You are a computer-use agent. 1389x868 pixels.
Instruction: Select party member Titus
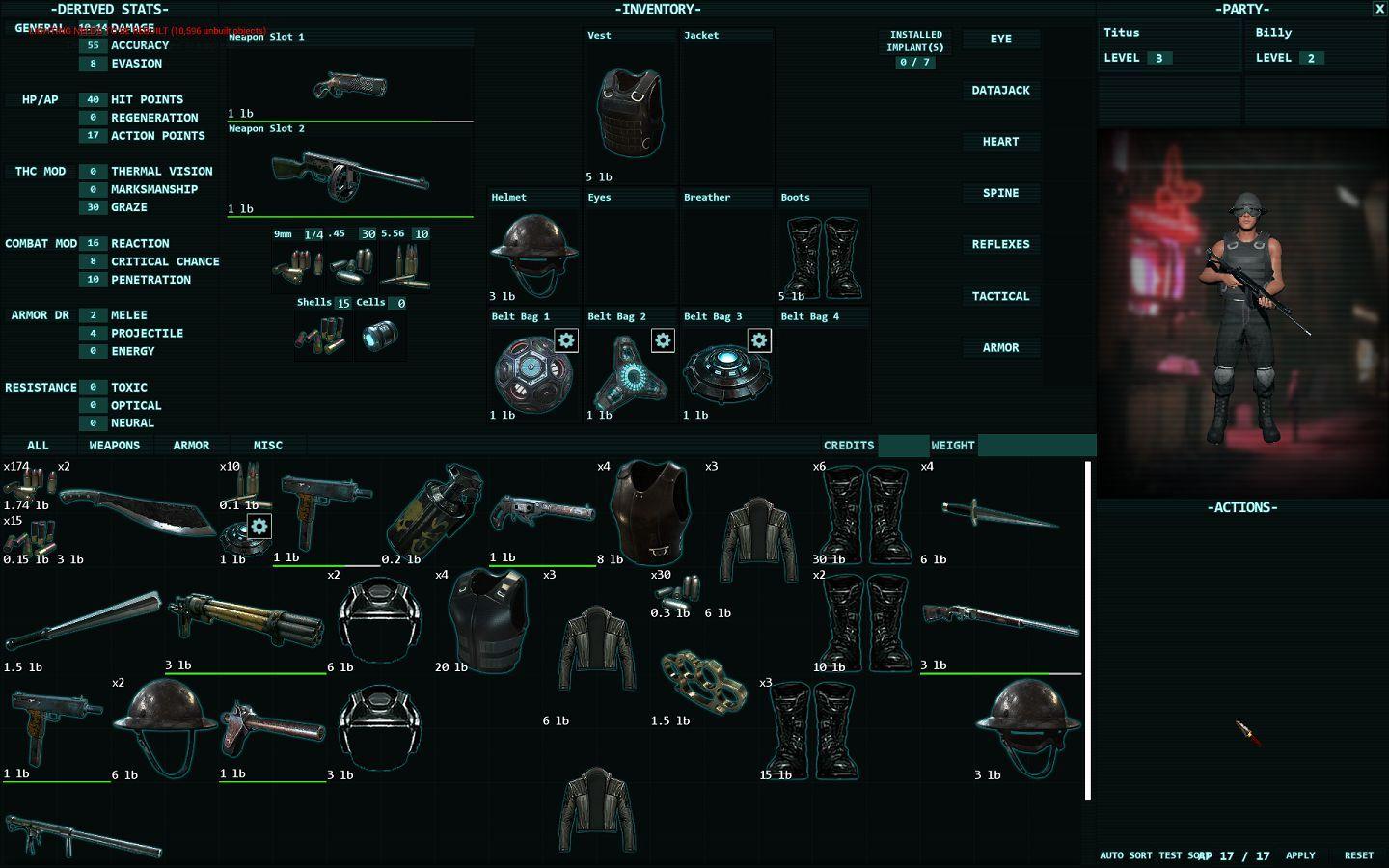point(1168,44)
